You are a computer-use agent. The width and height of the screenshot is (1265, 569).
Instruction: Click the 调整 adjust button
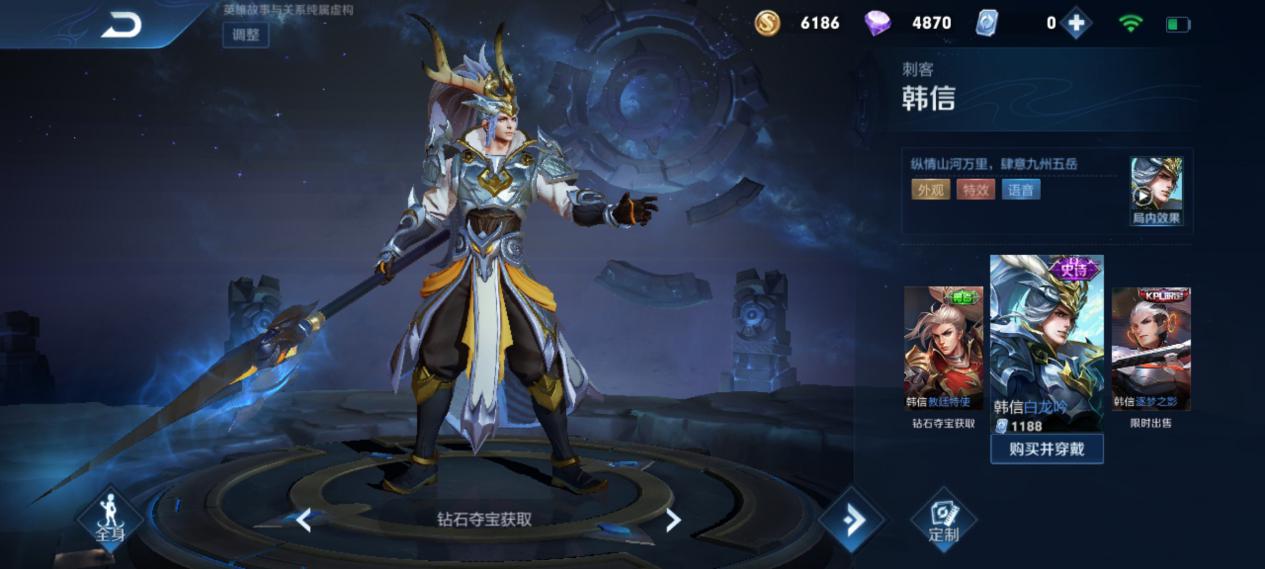pos(245,34)
